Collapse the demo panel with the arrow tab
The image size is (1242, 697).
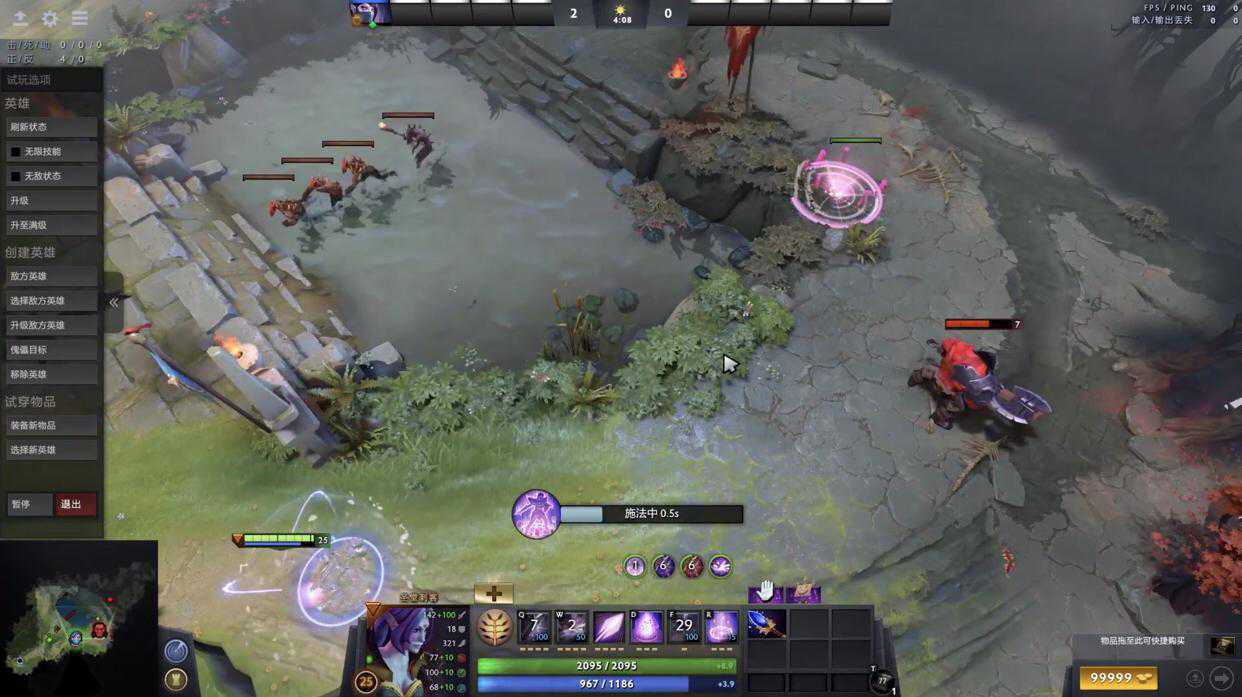pos(113,302)
